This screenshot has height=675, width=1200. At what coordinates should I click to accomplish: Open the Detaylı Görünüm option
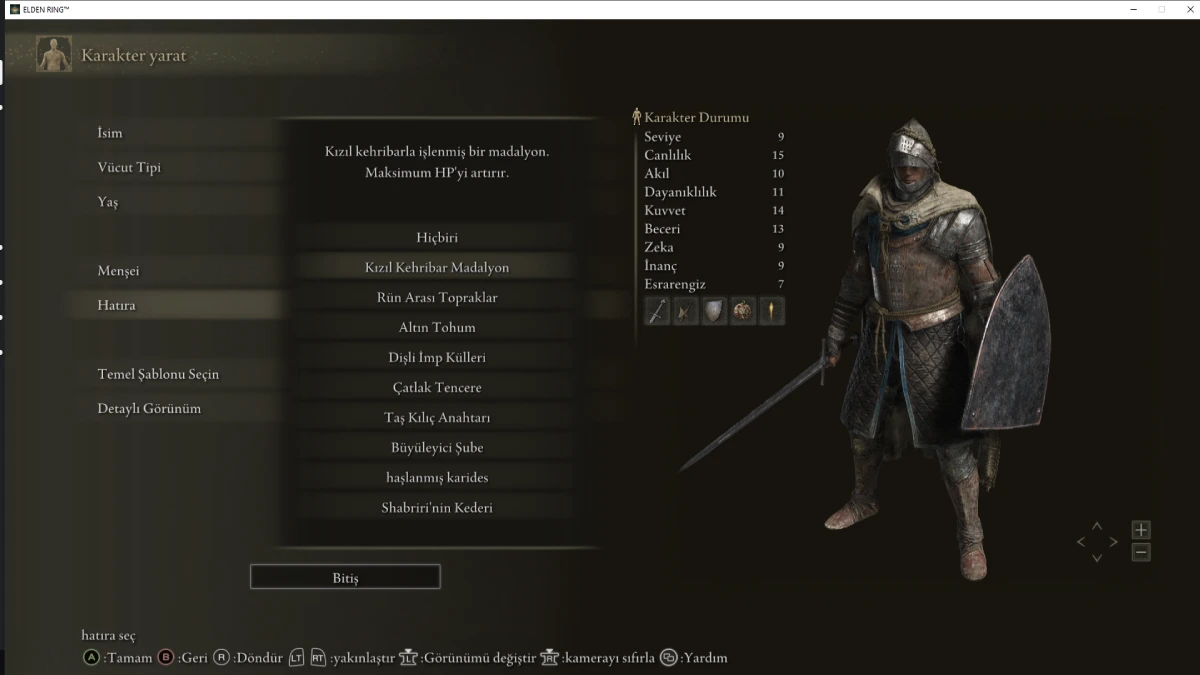149,408
